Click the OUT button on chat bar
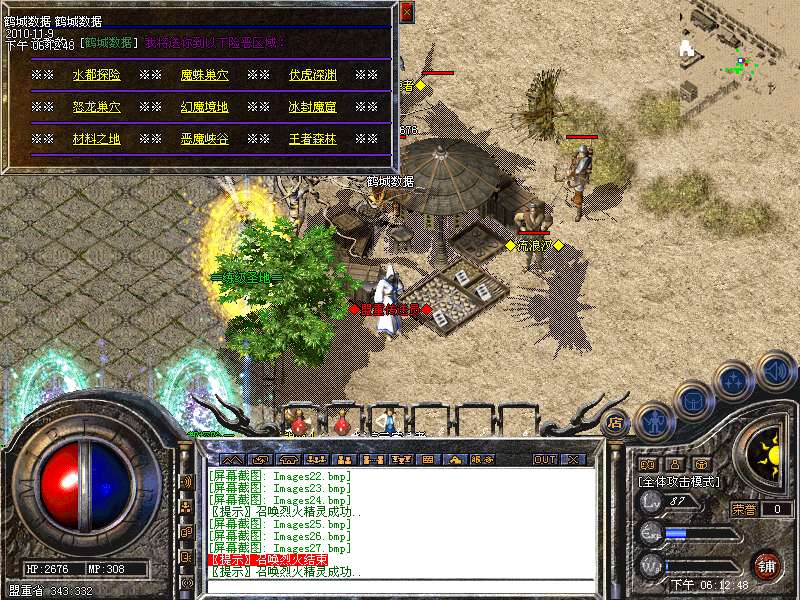The height and width of the screenshot is (600, 800). pyautogui.click(x=544, y=460)
